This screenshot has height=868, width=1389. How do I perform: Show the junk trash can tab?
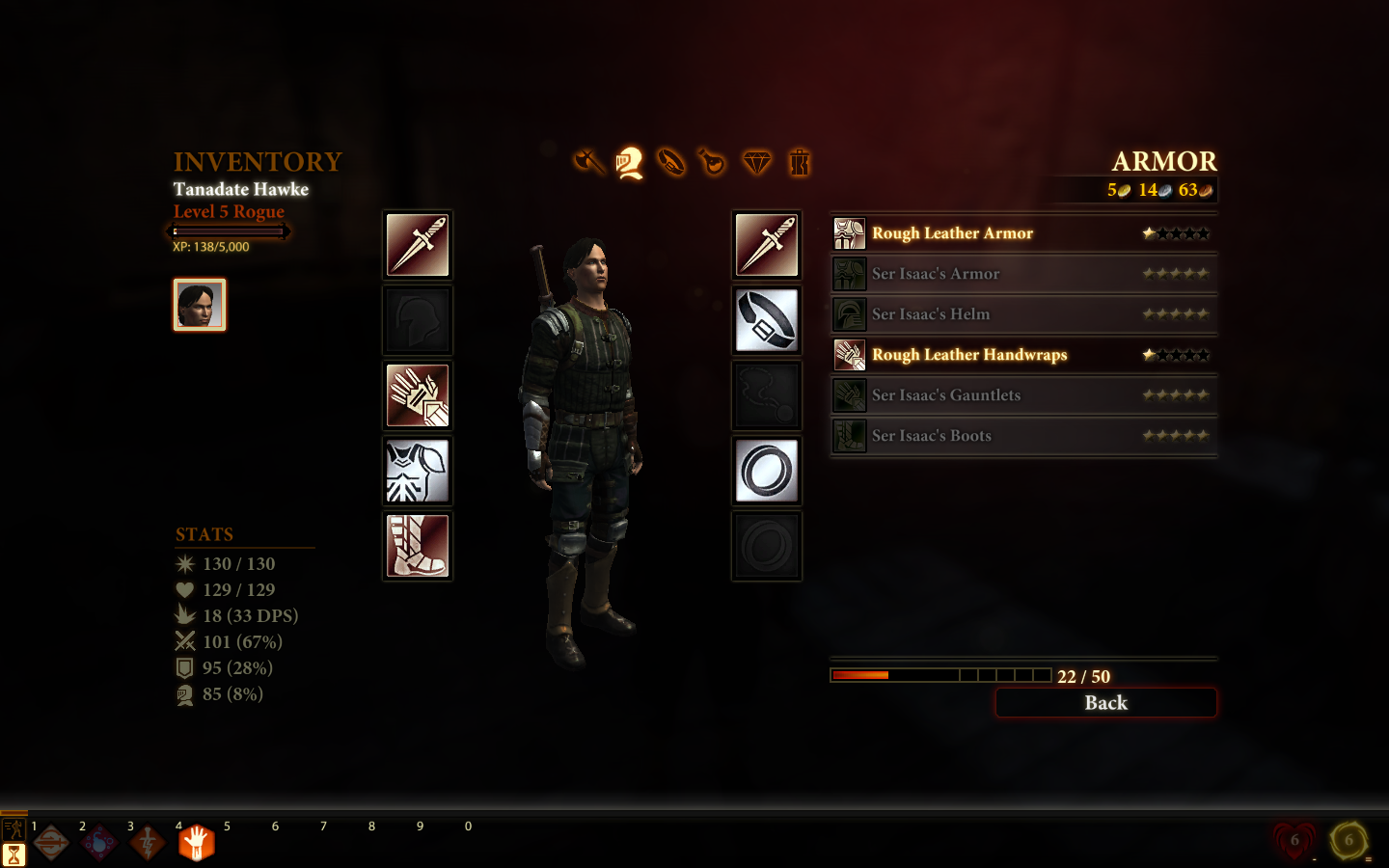800,162
